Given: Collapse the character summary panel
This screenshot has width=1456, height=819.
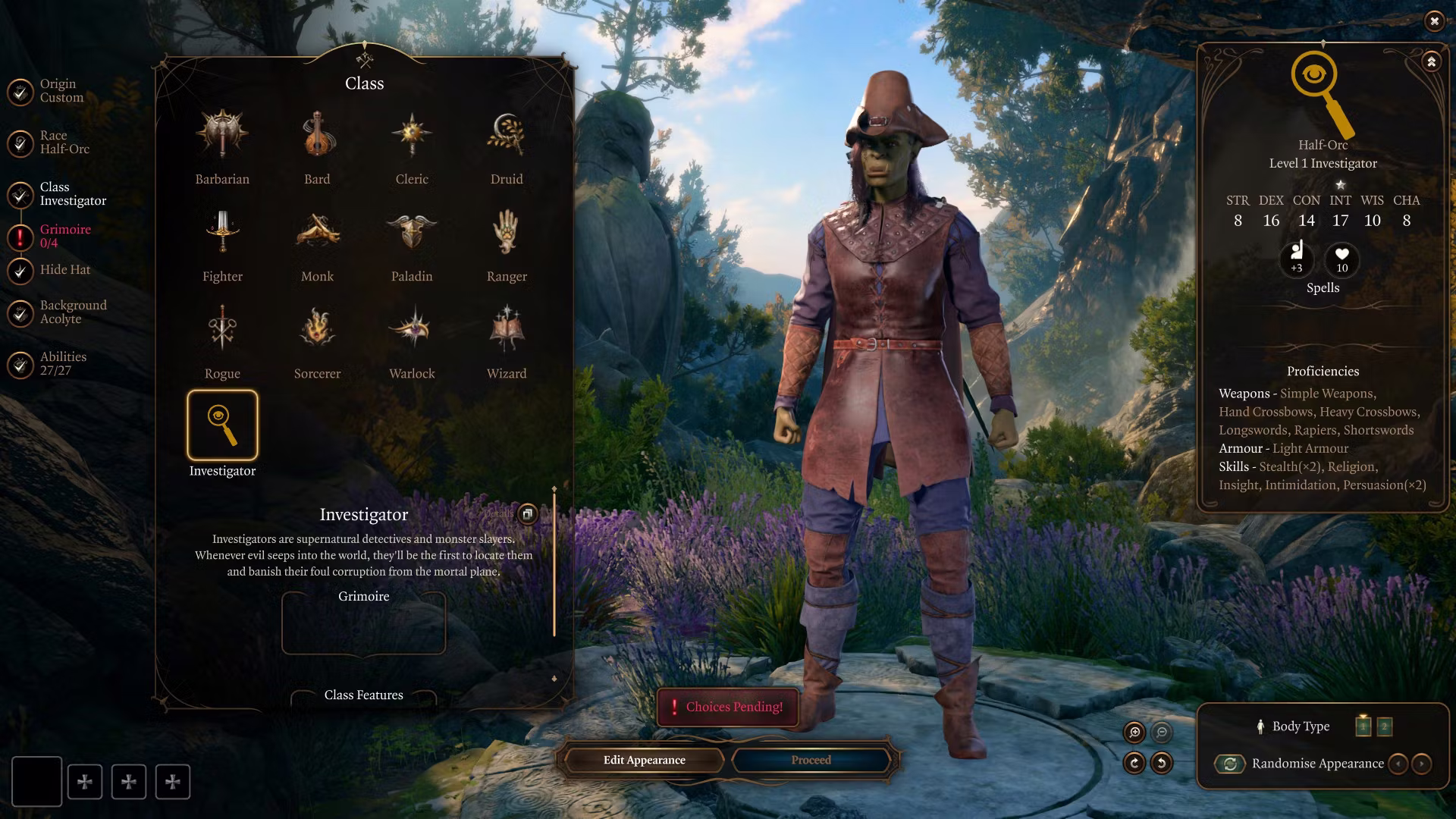Looking at the screenshot, I should (x=1431, y=62).
